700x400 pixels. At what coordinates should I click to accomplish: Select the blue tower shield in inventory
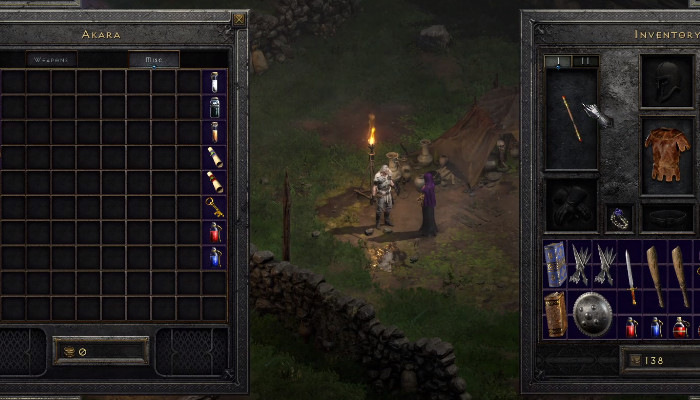click(555, 264)
